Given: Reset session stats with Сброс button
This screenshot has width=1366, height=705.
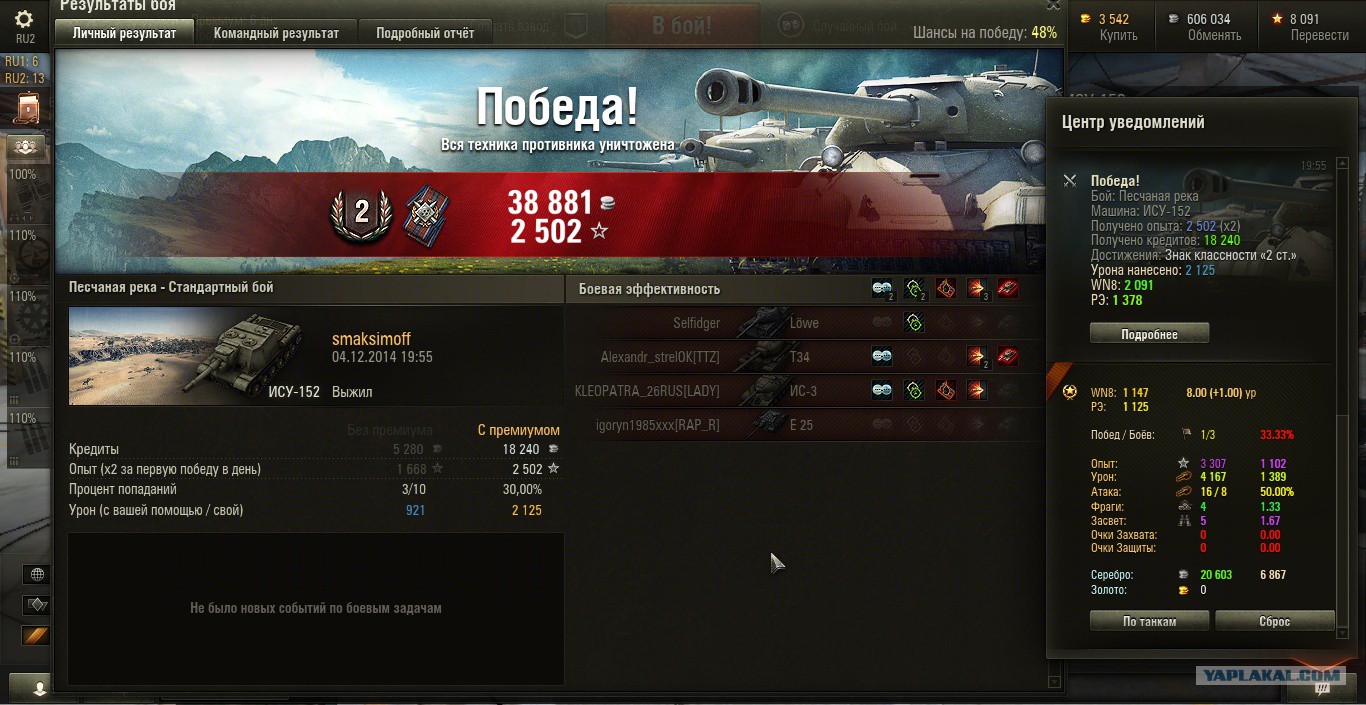Looking at the screenshot, I should coord(1274,621).
